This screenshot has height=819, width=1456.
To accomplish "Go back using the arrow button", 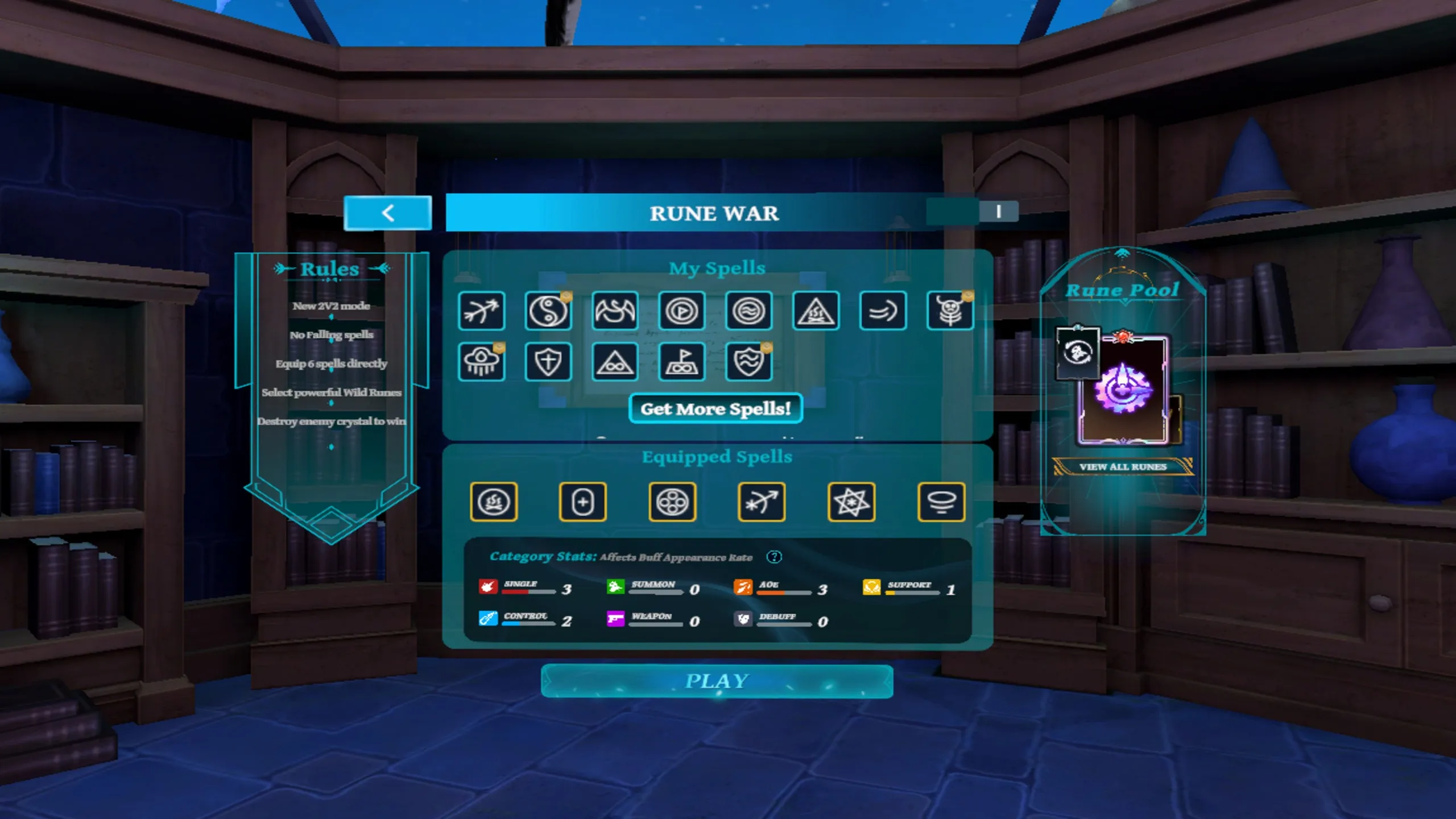I will tap(388, 213).
